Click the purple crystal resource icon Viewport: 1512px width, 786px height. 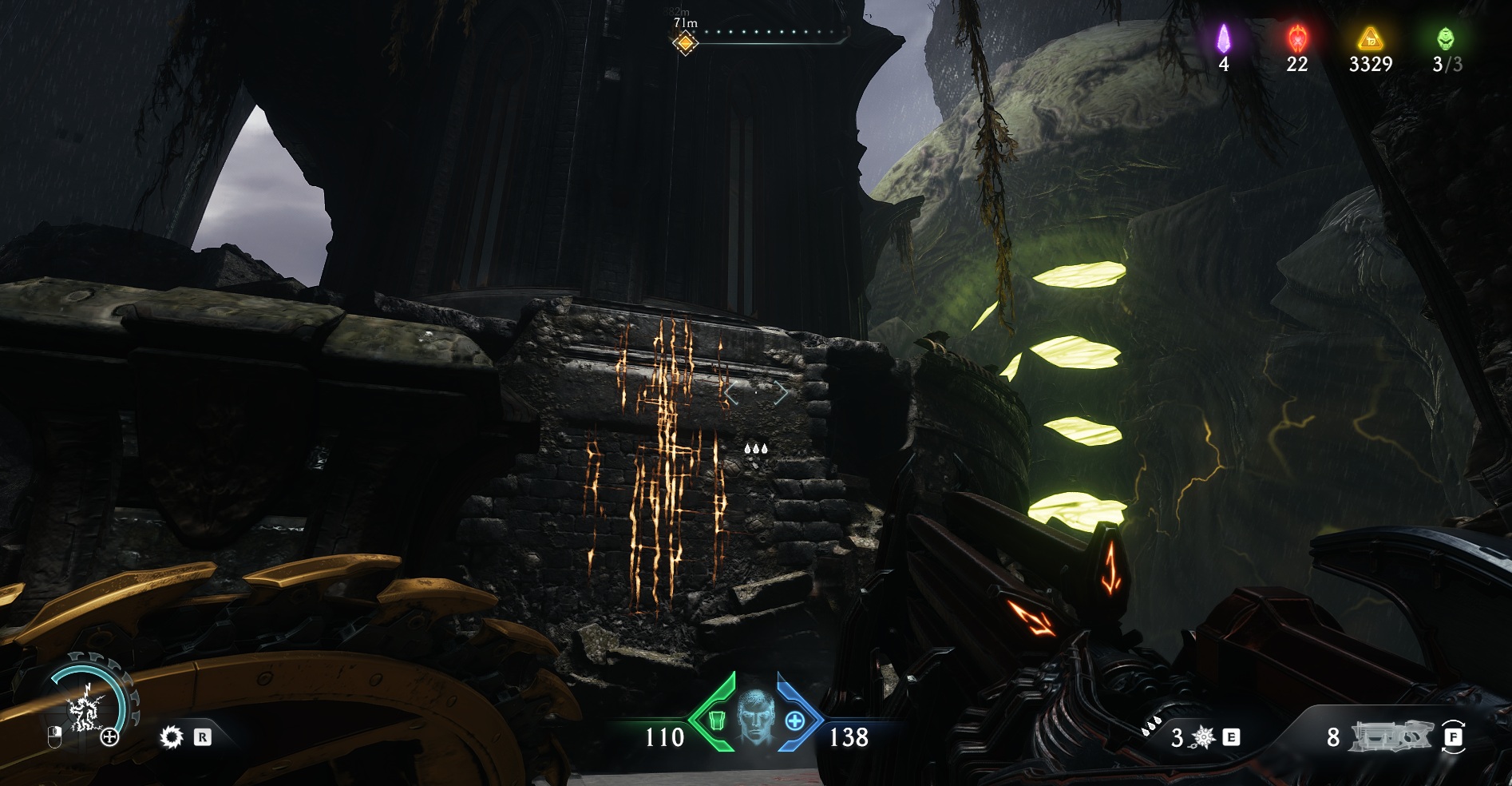pyautogui.click(x=1224, y=38)
